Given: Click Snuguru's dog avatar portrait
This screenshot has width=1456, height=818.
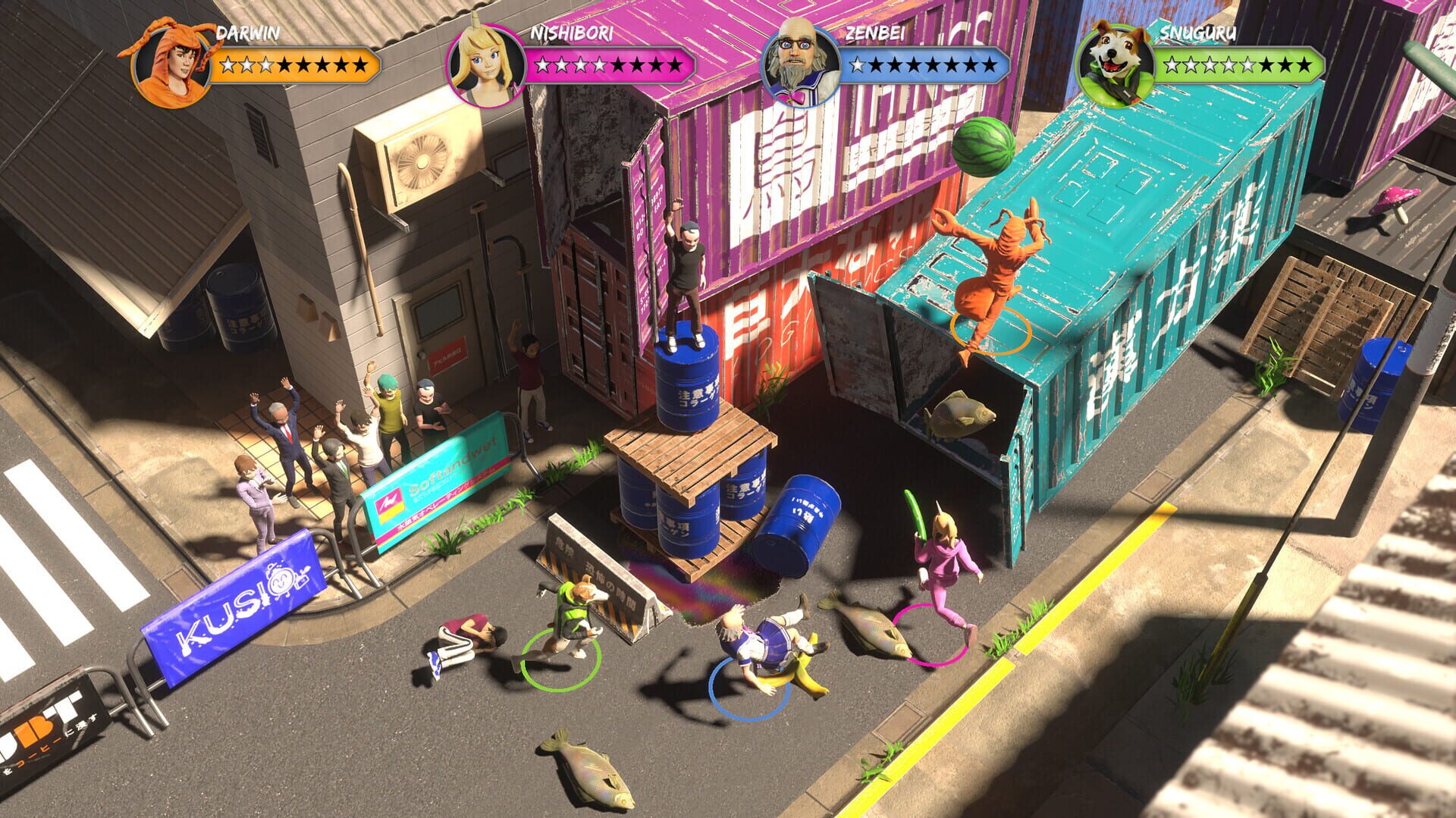Looking at the screenshot, I should tap(1115, 61).
